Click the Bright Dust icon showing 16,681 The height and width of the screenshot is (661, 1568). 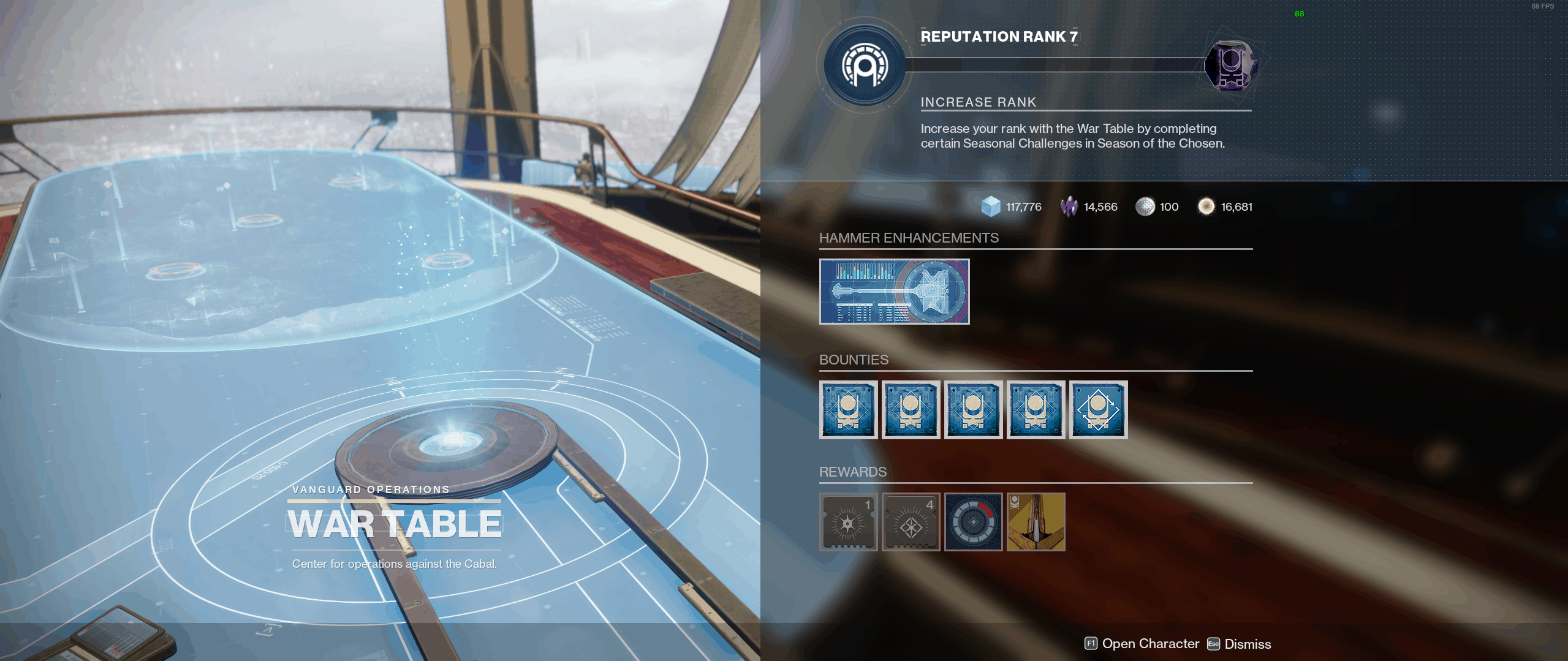(1207, 206)
